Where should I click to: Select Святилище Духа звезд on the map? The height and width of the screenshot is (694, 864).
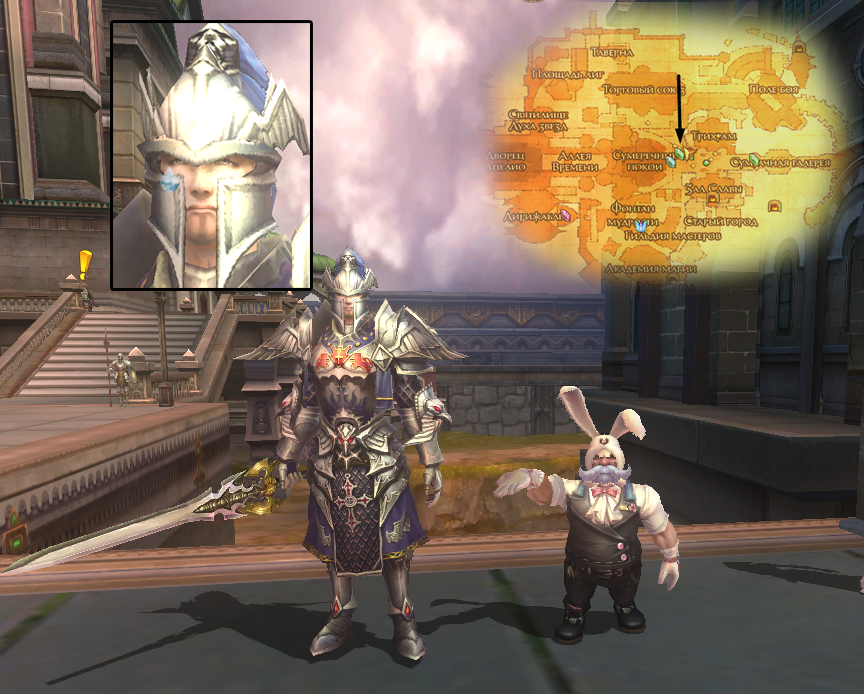(x=538, y=122)
